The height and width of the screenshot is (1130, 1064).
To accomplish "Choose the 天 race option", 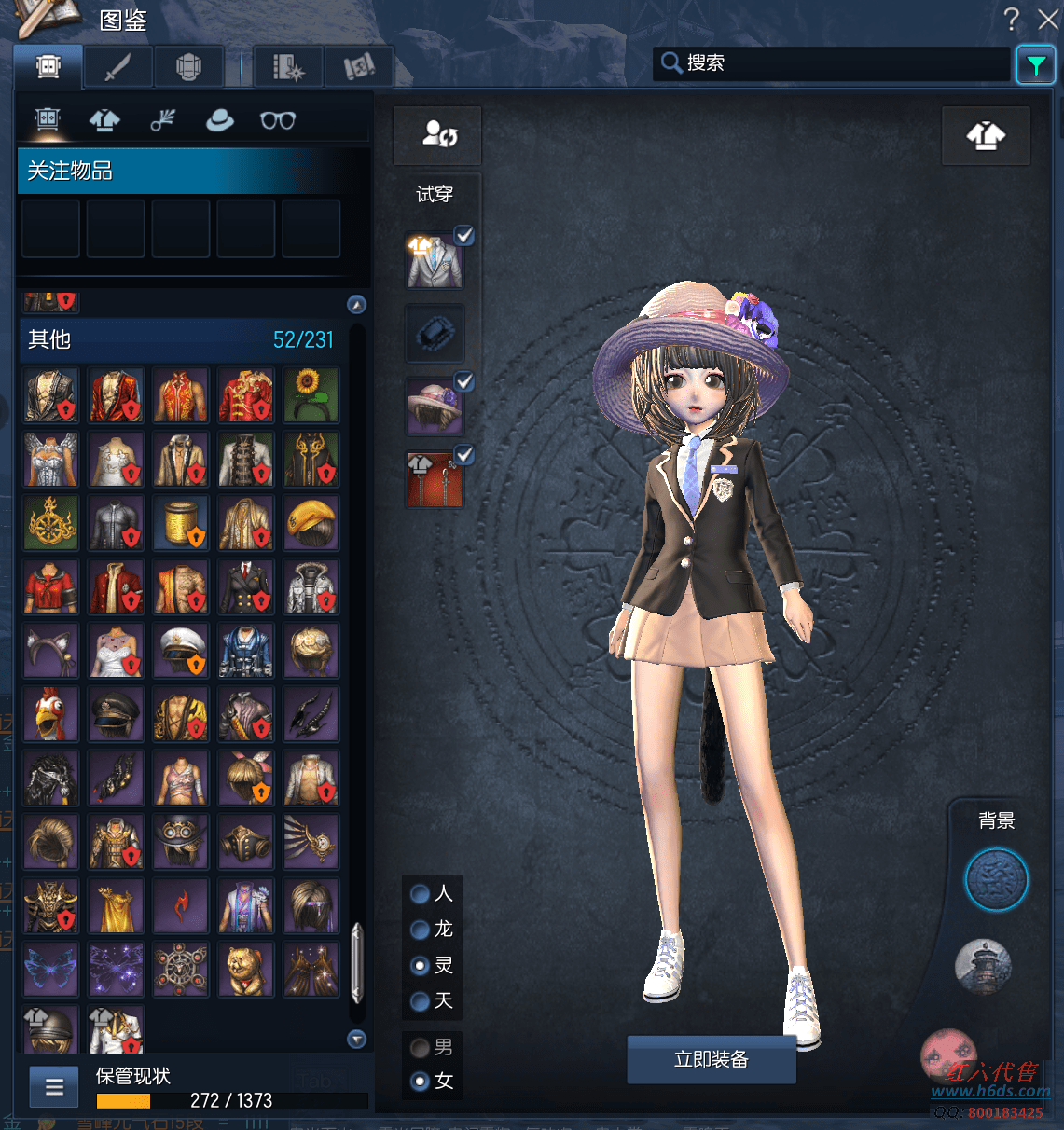I will pyautogui.click(x=421, y=1001).
